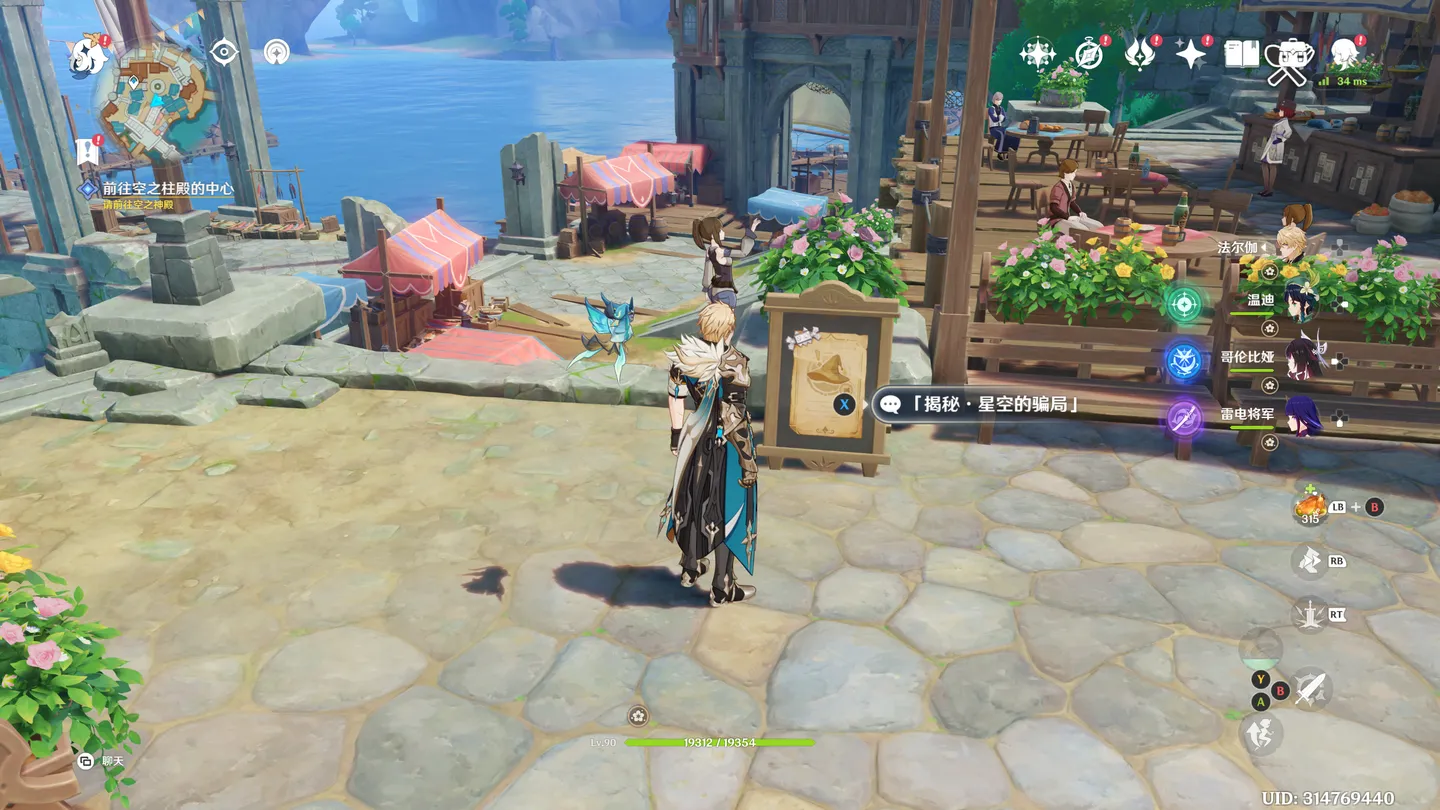
Task: Open the sparkle events icon
Action: 1190,54
